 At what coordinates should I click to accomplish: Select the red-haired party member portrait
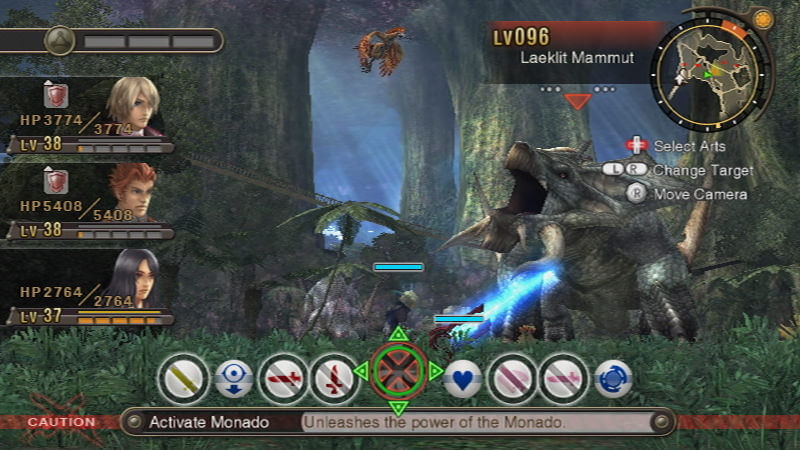(131, 192)
